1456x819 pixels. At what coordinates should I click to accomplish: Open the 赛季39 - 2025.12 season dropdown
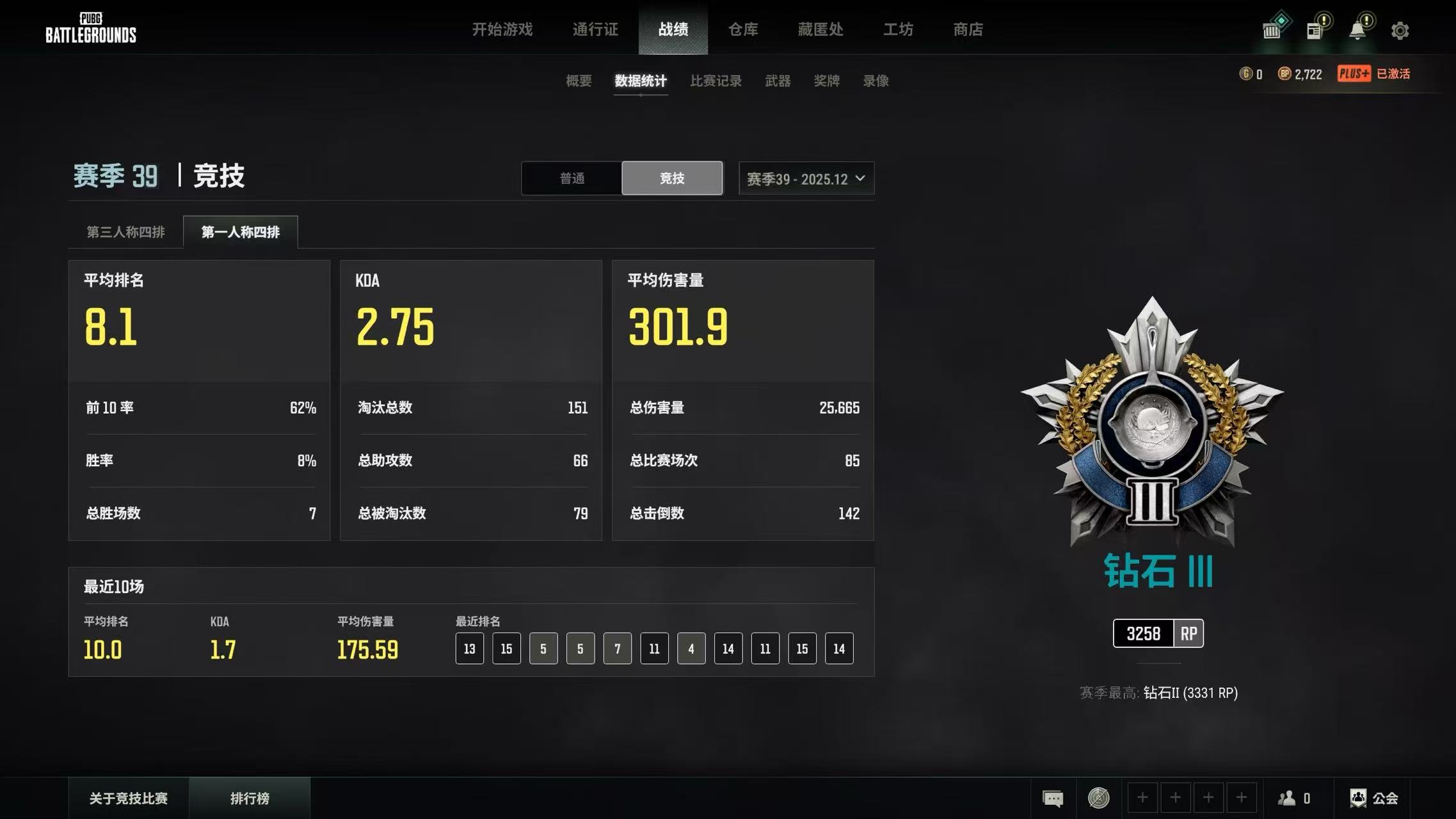click(805, 178)
